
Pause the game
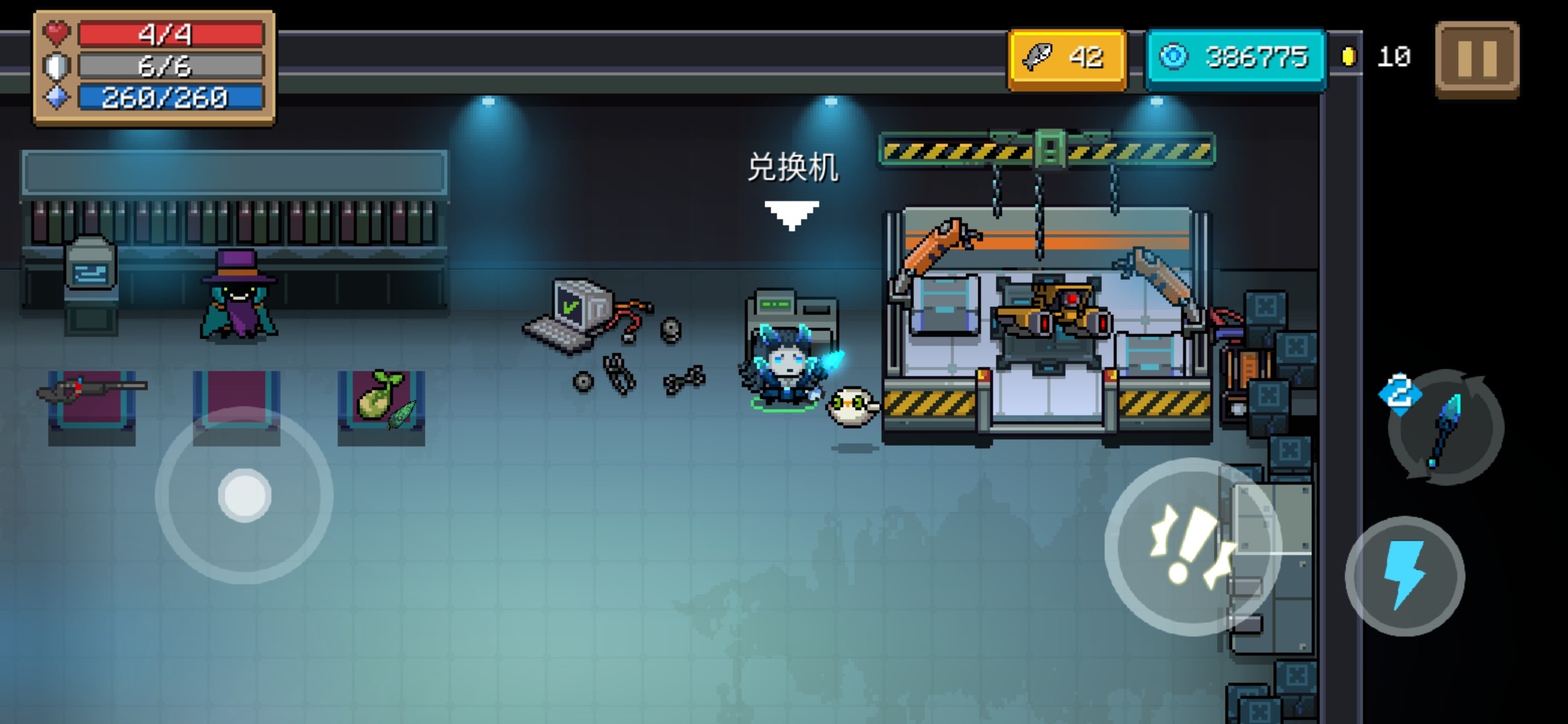[x=1477, y=59]
